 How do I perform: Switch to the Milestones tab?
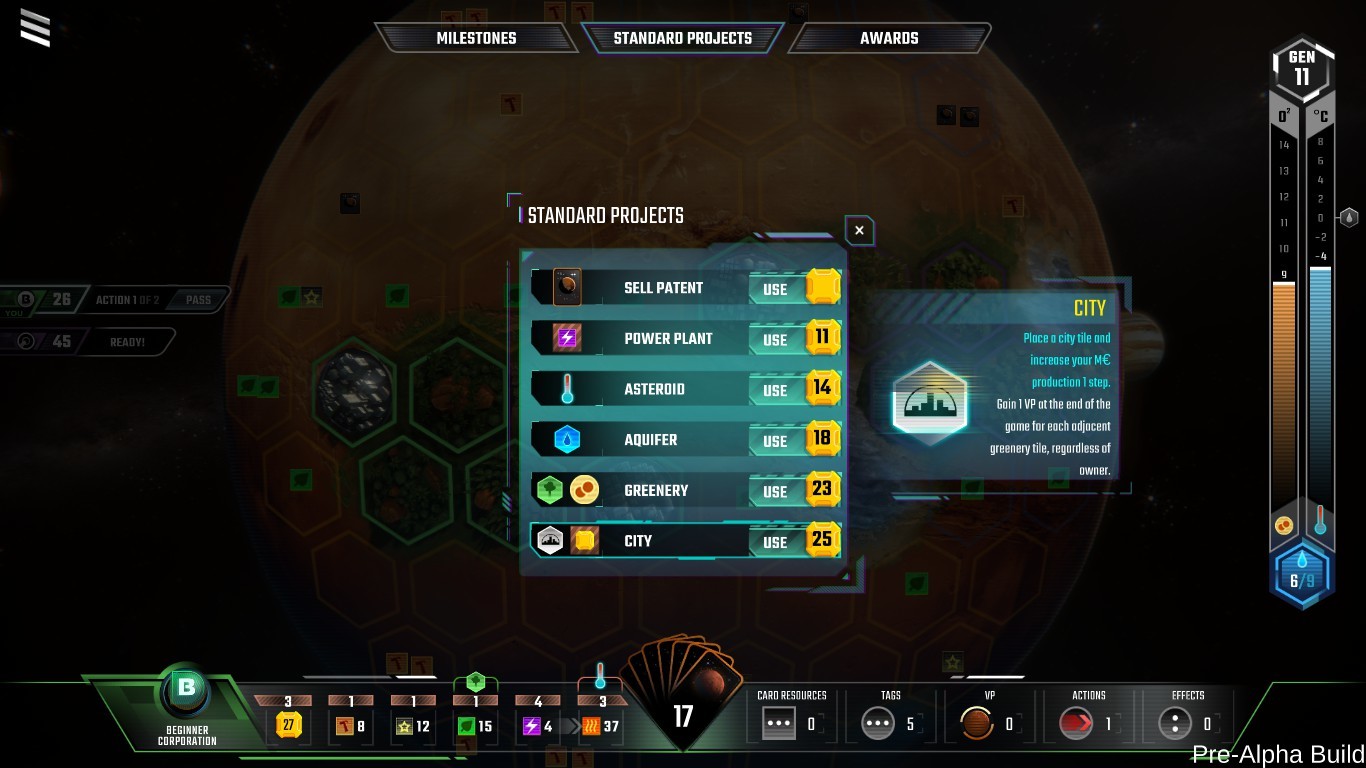(x=476, y=38)
